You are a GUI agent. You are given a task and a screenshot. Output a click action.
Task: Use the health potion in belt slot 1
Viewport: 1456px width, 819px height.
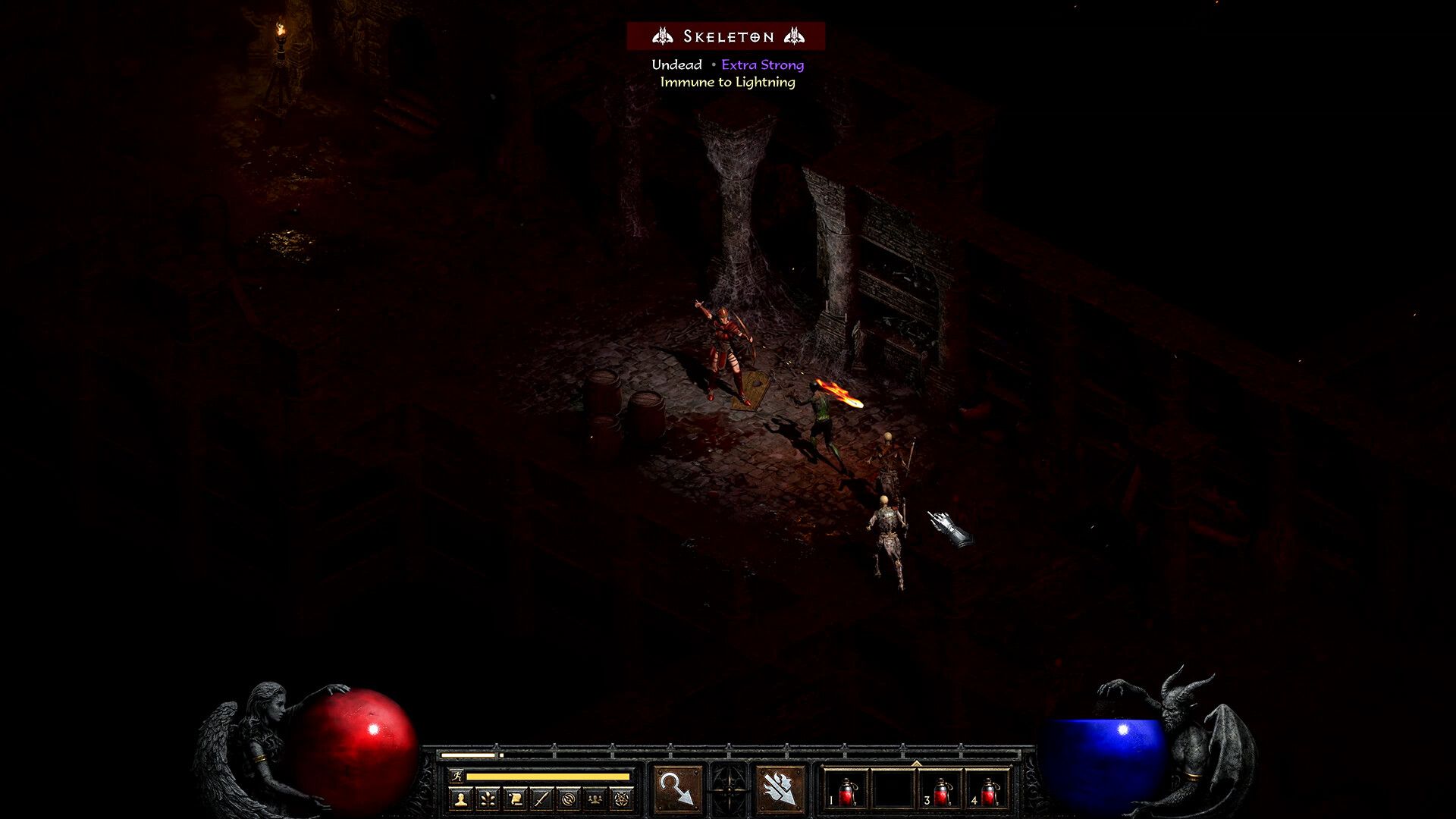(x=847, y=792)
